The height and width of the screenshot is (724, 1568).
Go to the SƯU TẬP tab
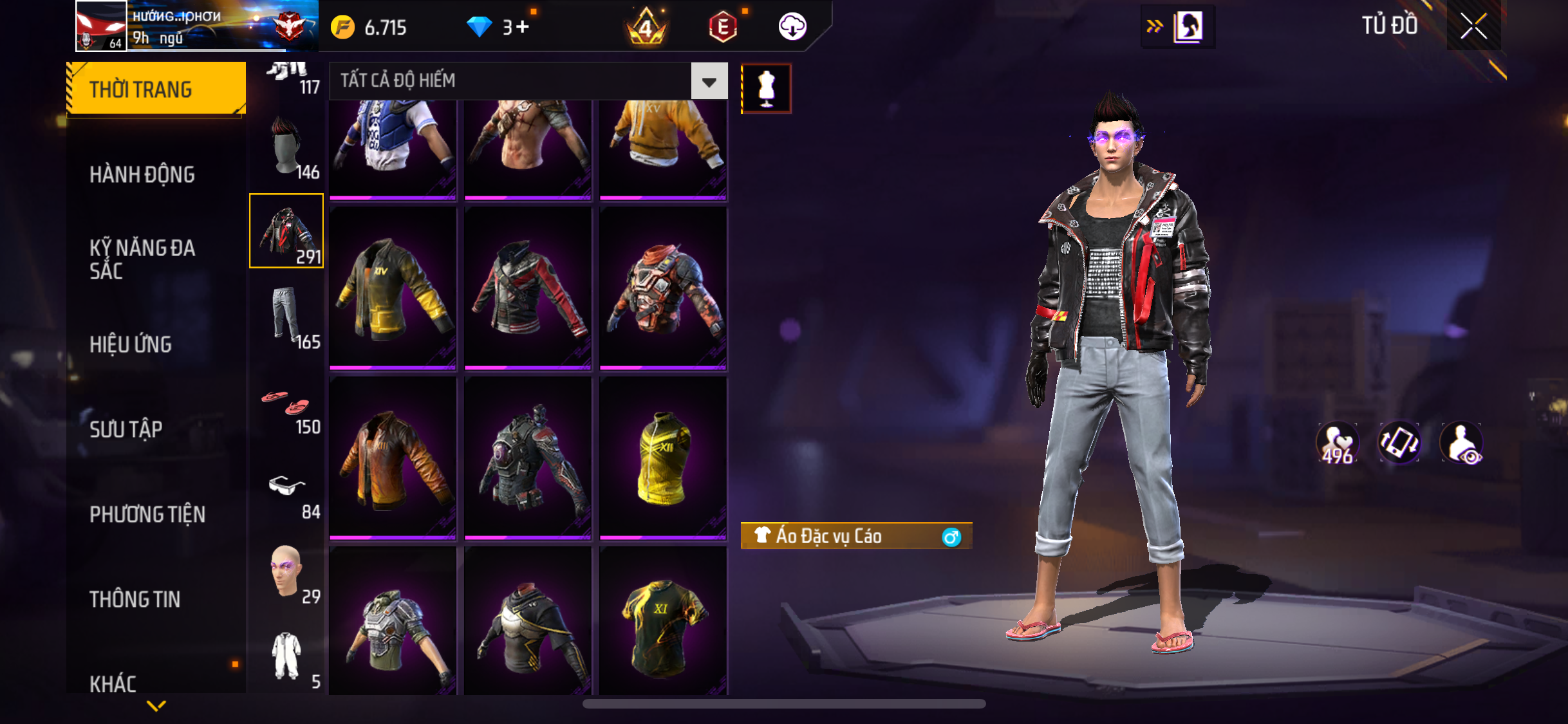(x=126, y=429)
